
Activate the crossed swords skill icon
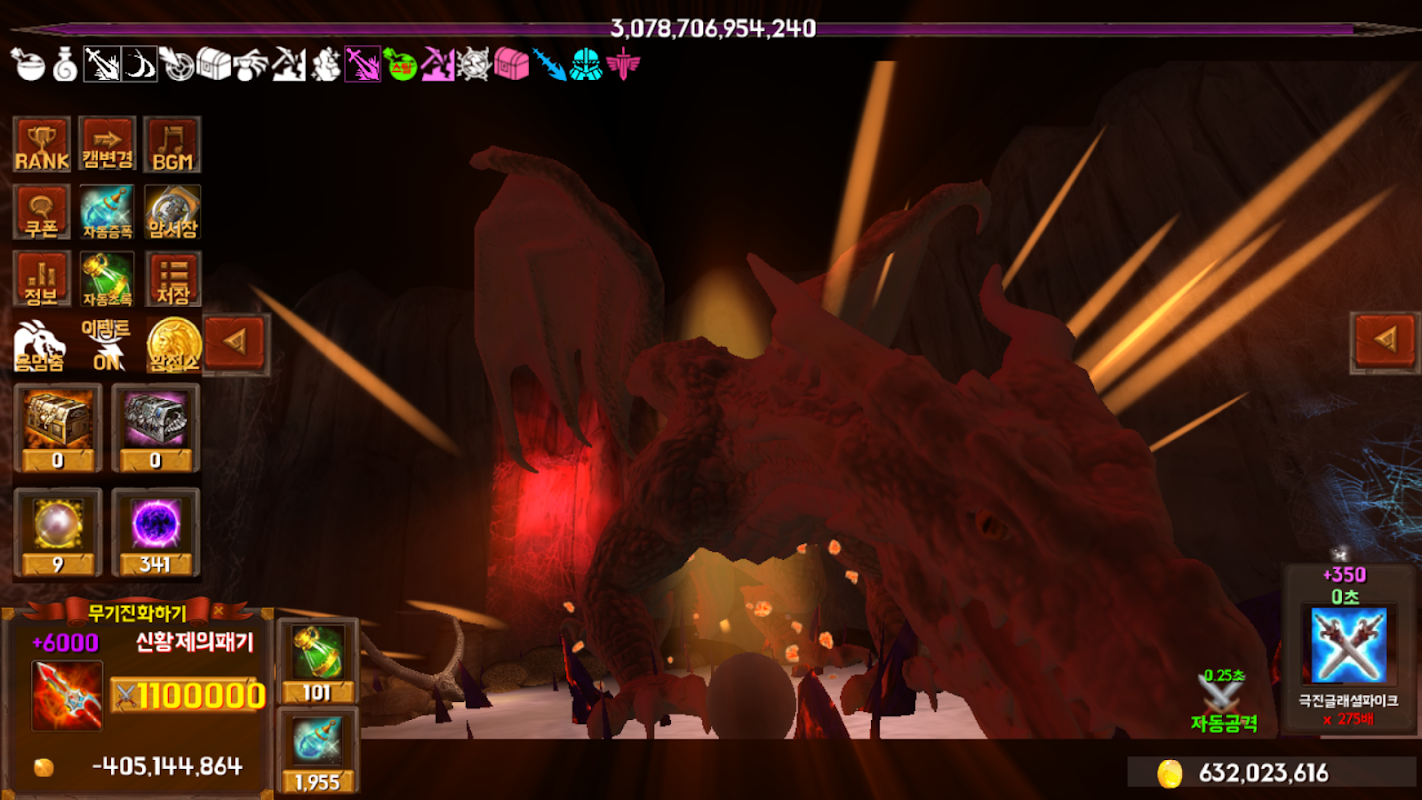click(x=1349, y=645)
